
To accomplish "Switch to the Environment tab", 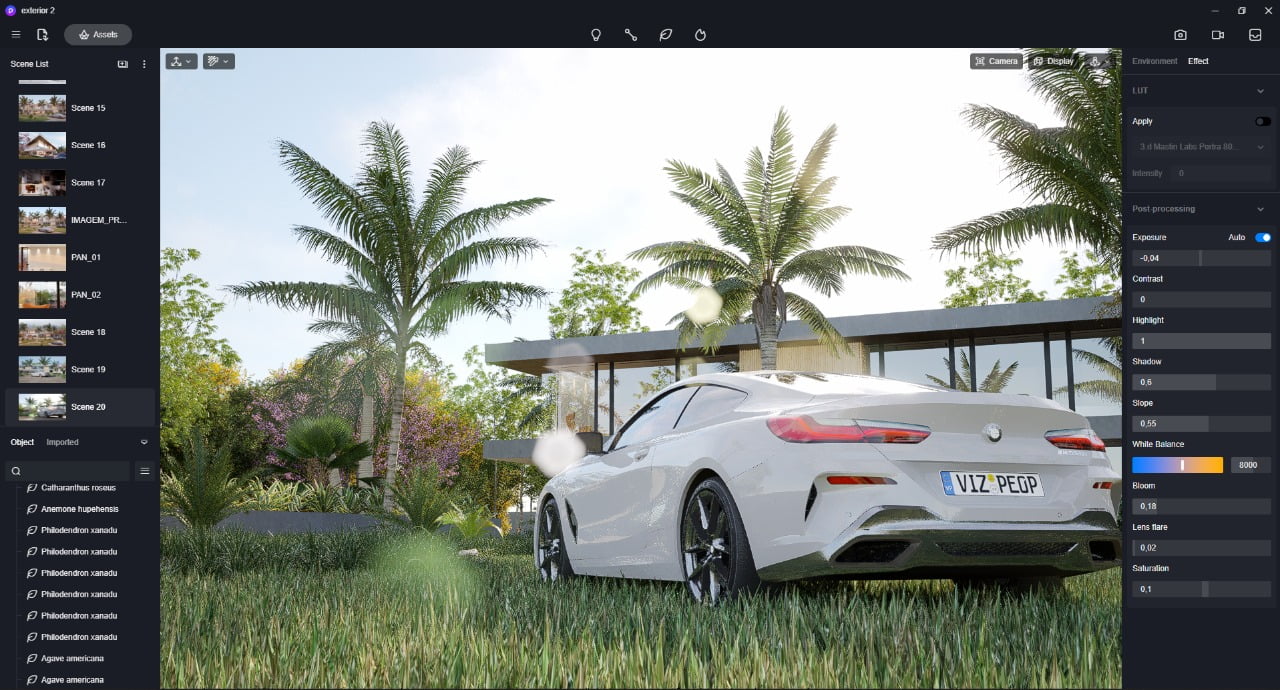I will 1154,61.
